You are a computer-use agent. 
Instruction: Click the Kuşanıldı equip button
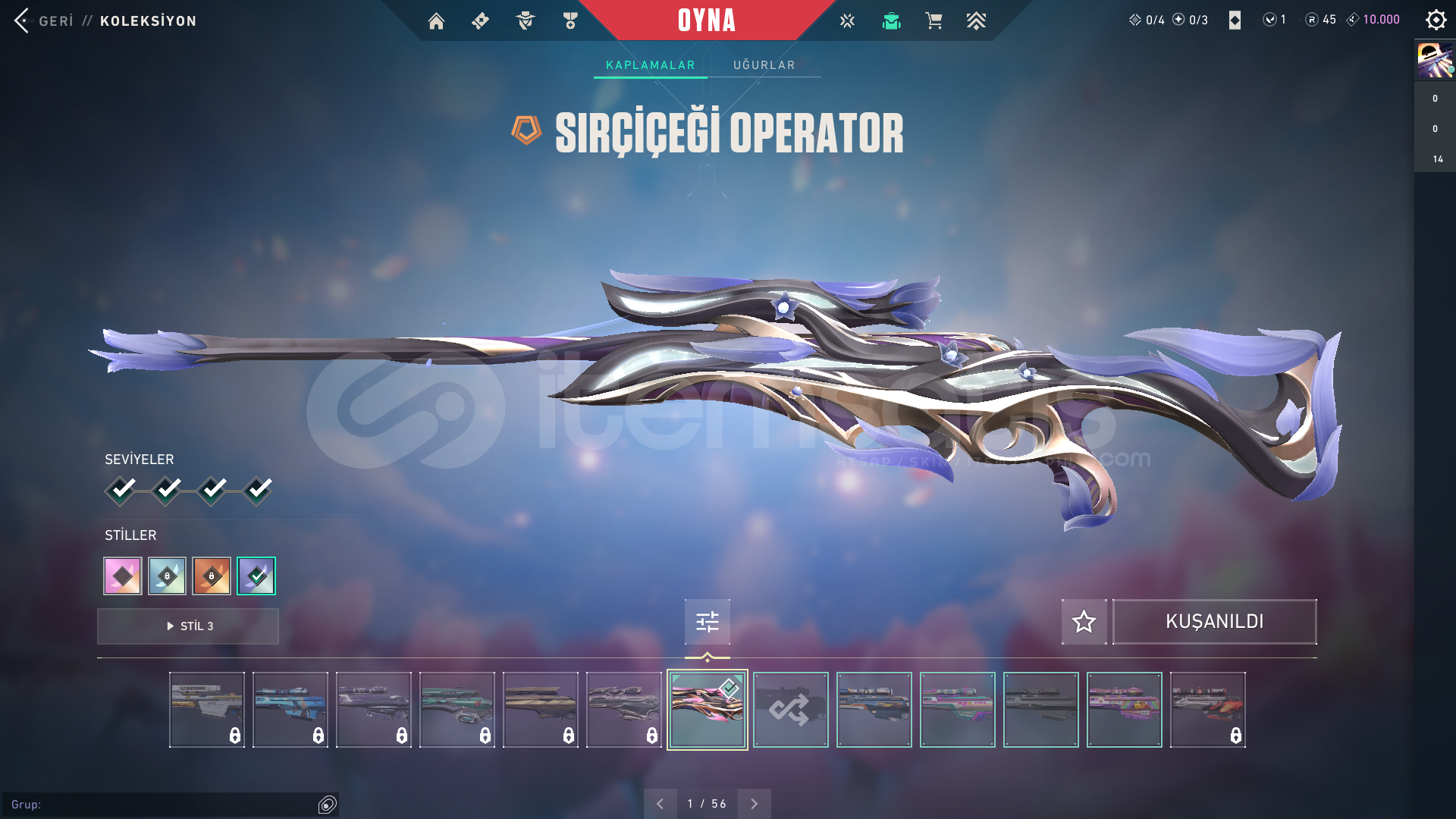[1214, 622]
